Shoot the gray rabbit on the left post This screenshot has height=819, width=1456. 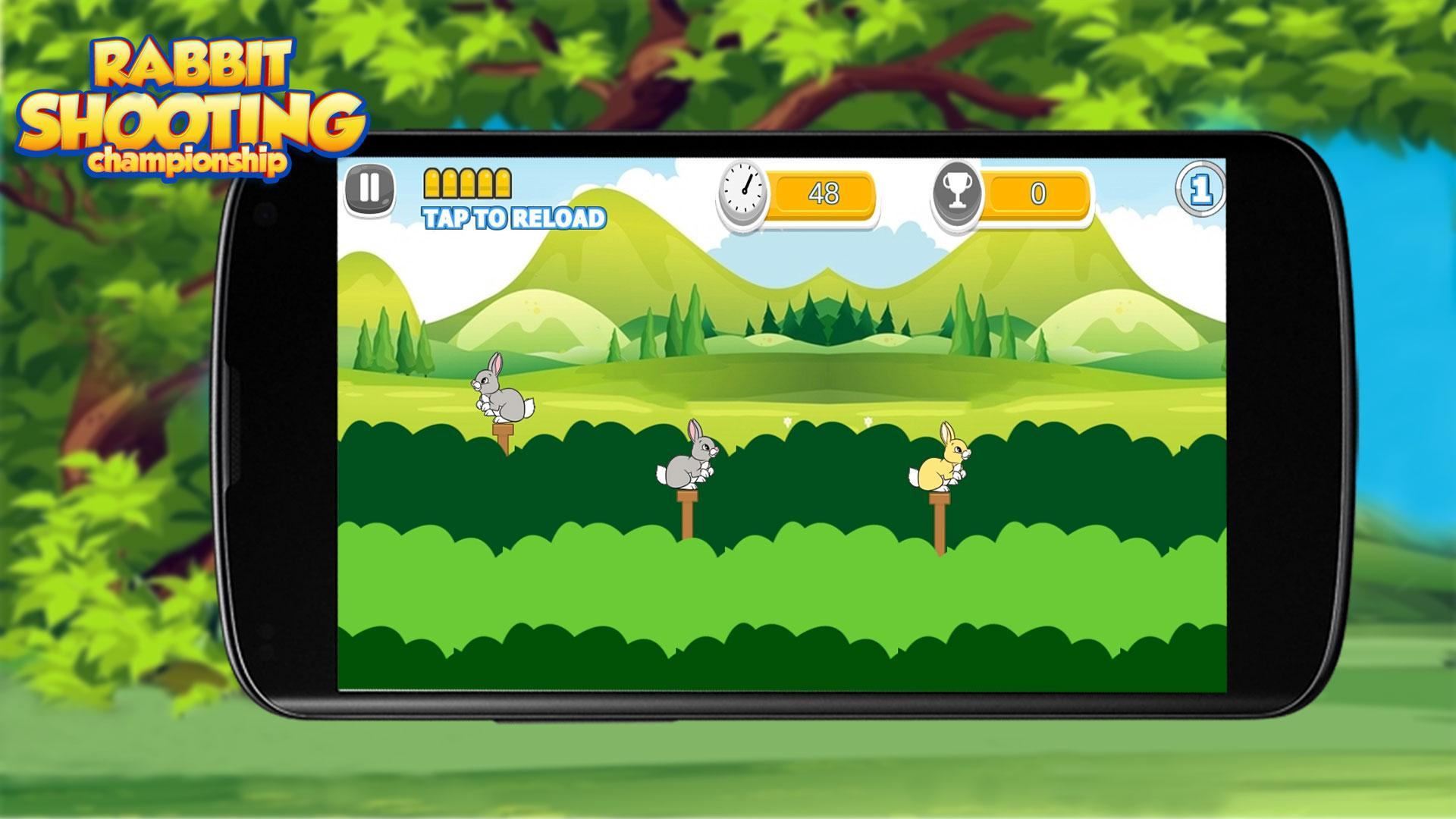tap(502, 394)
